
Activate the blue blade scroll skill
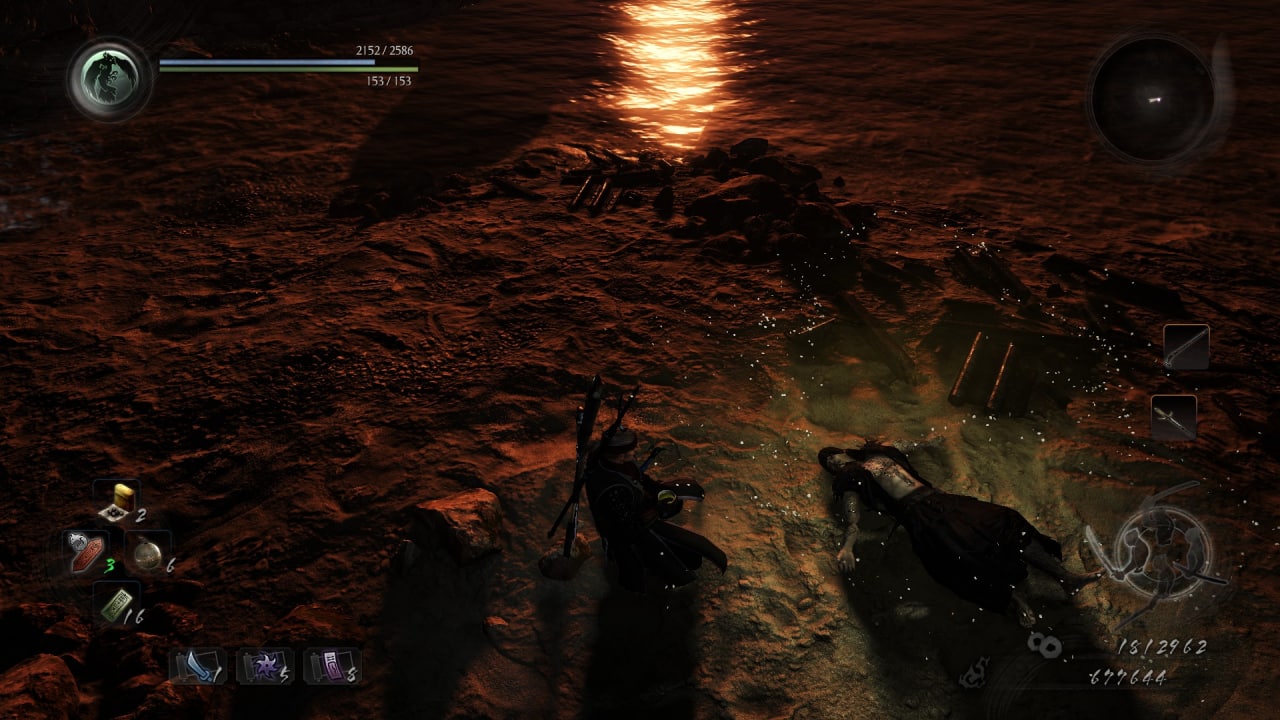(x=196, y=665)
